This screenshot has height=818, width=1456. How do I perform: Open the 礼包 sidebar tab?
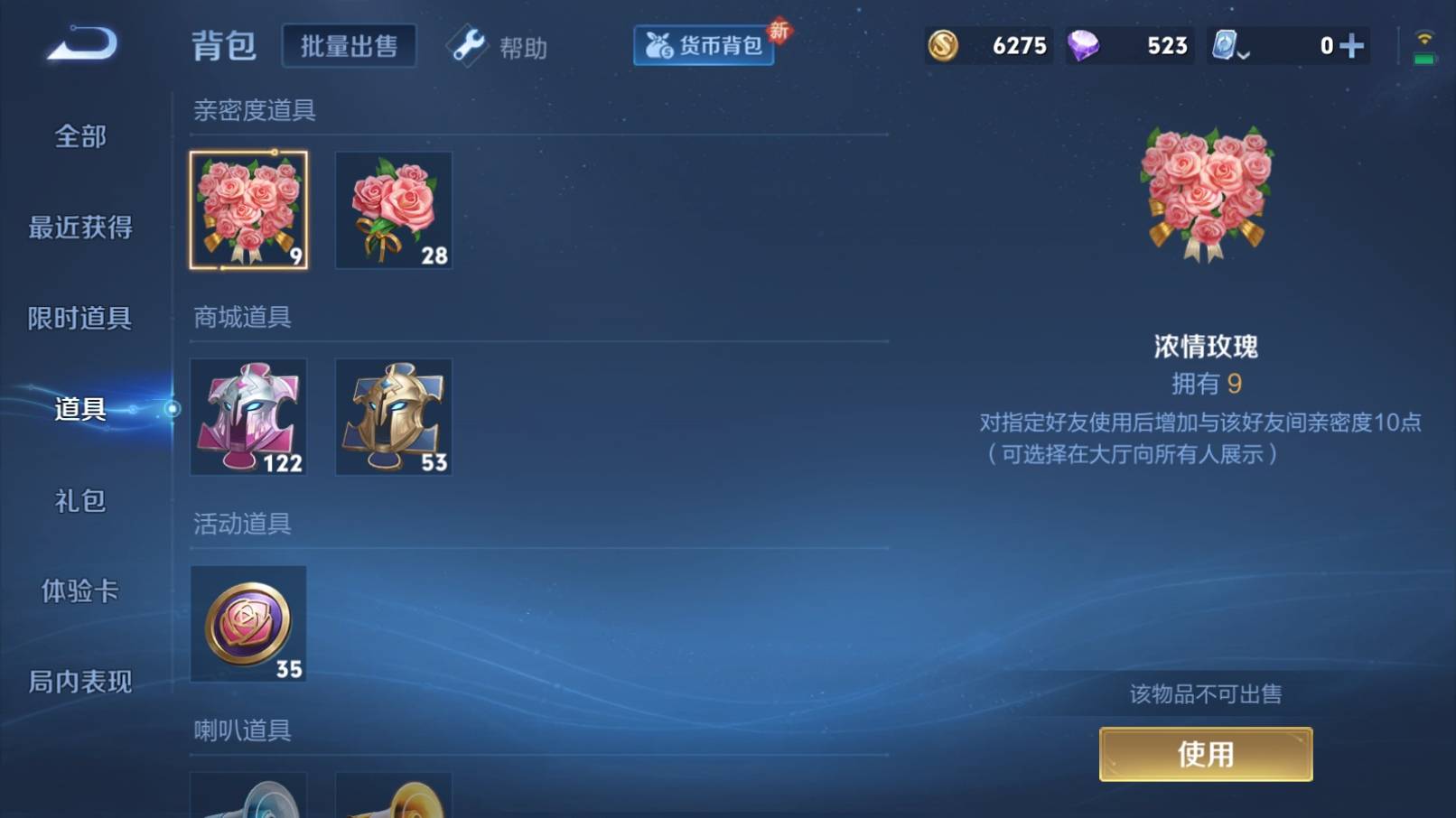point(79,500)
